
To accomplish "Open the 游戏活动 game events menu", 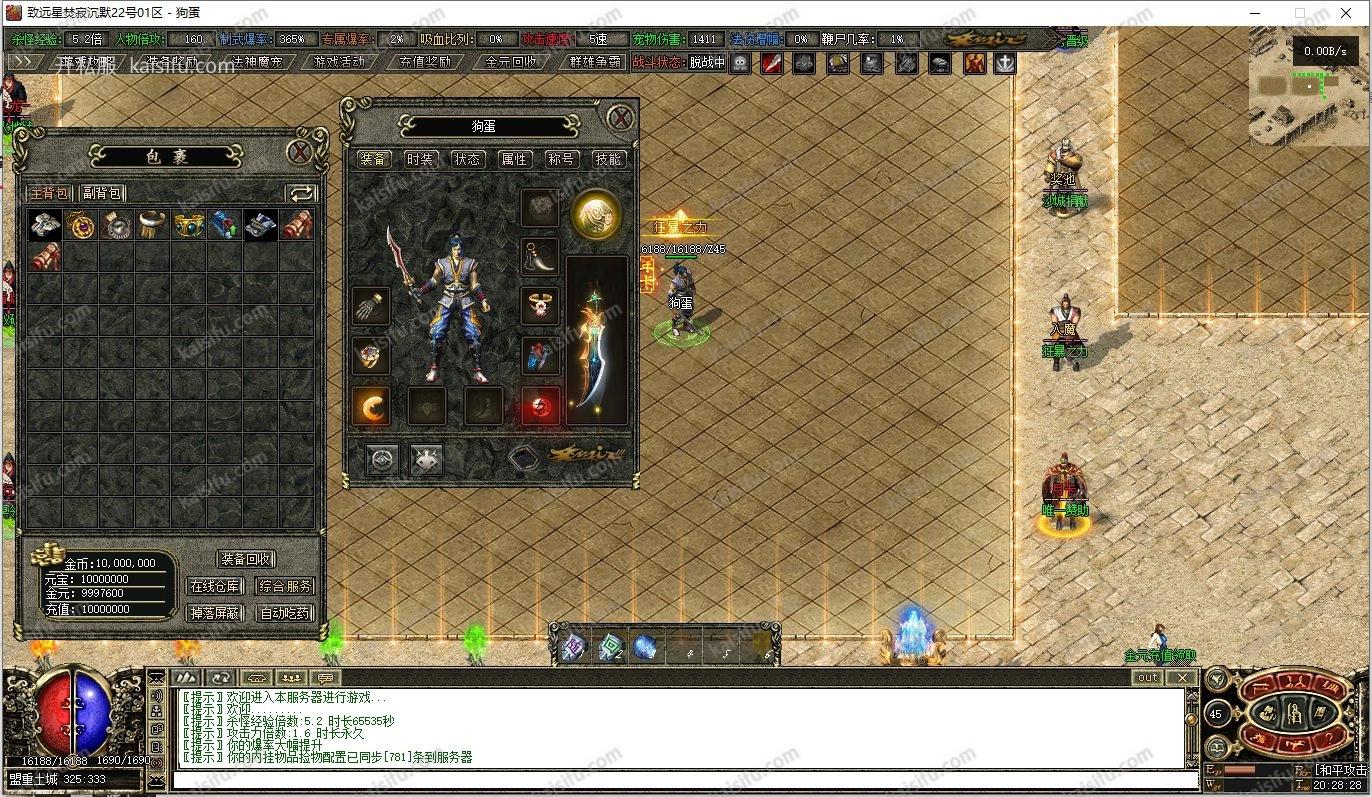I will 339,62.
